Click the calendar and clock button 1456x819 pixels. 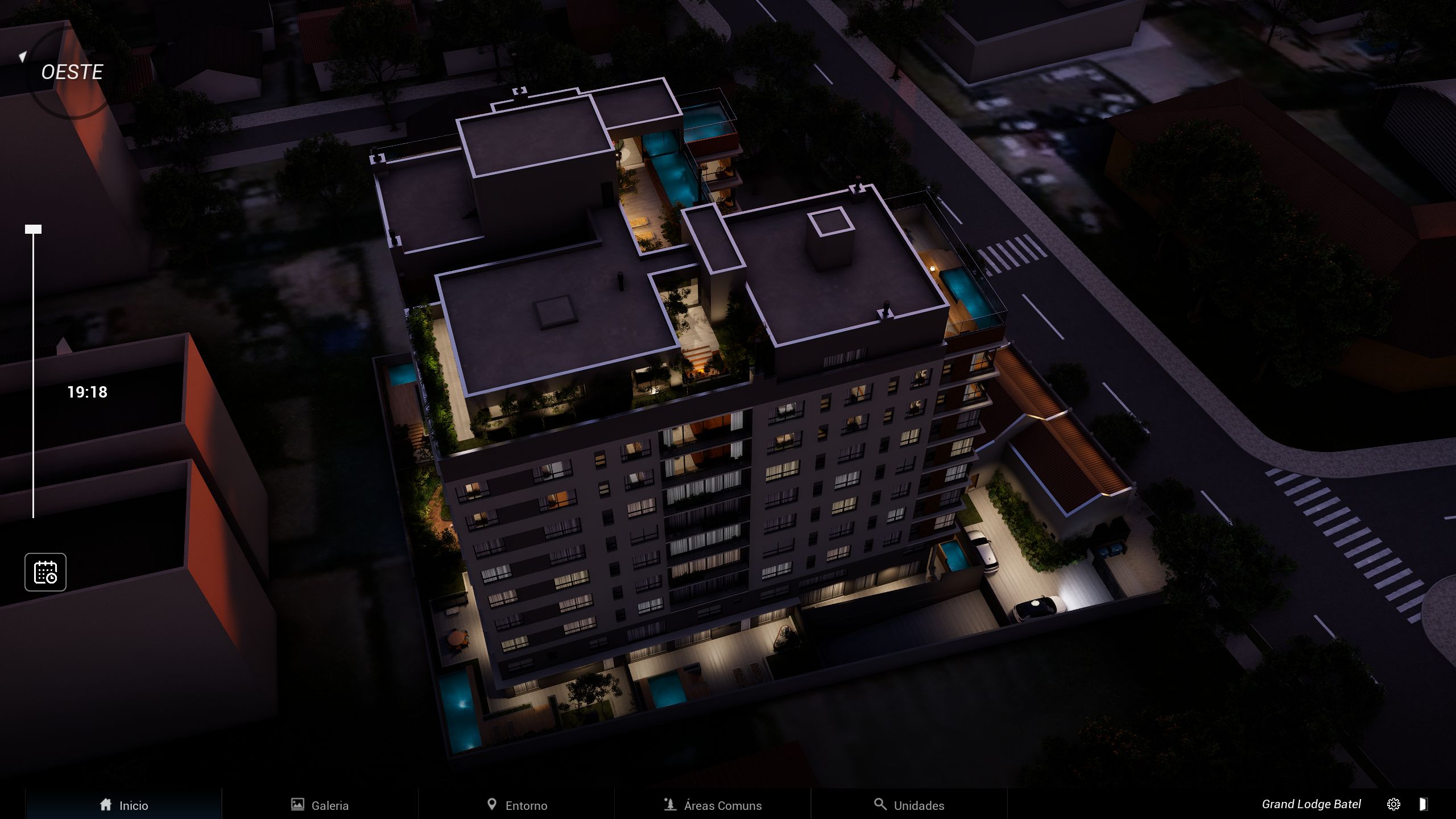(x=45, y=572)
